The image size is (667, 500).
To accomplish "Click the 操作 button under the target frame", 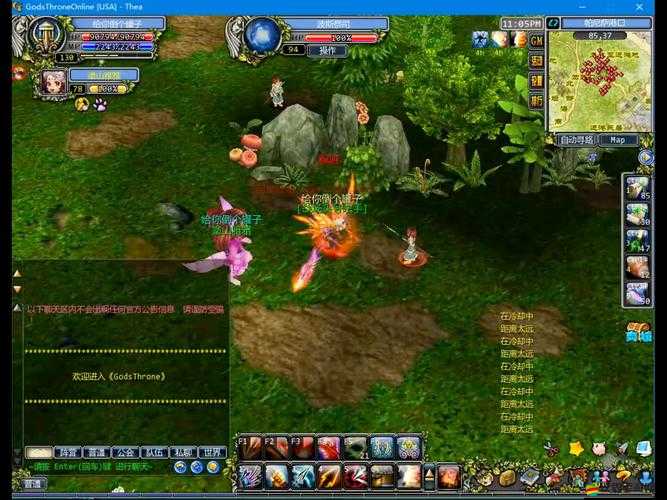I will pos(326,50).
